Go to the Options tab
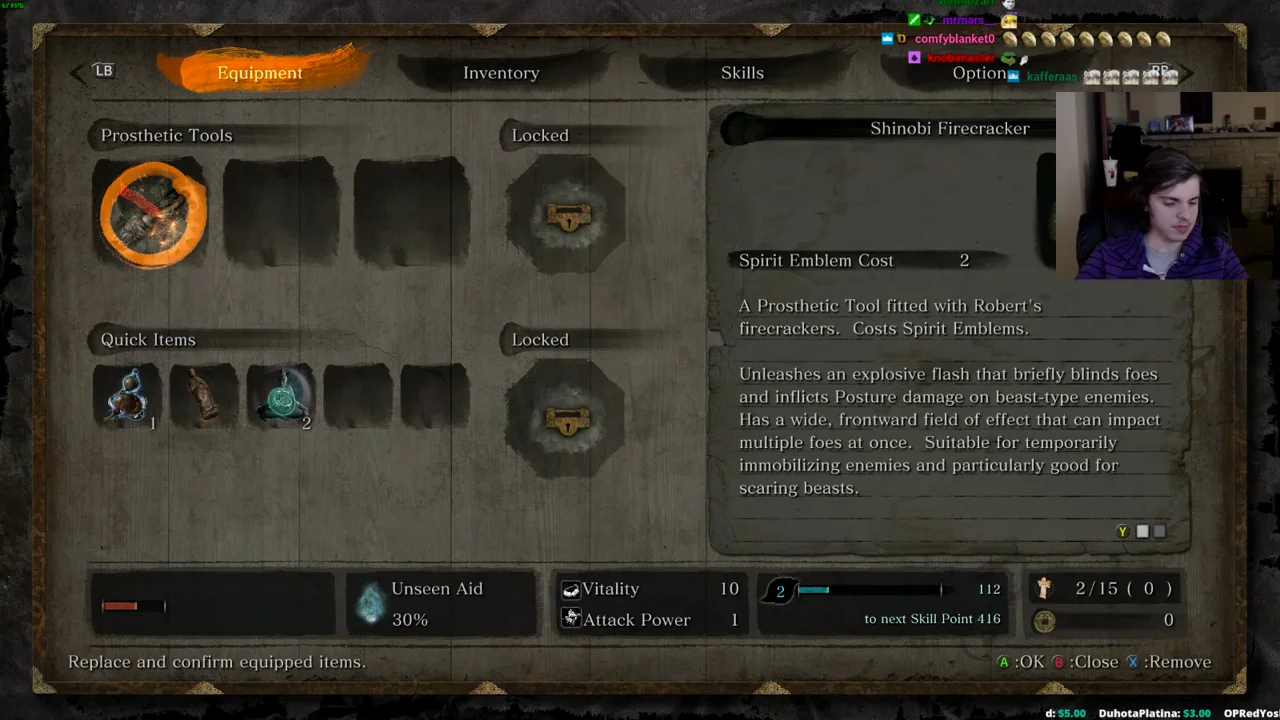1280x720 pixels. (978, 73)
